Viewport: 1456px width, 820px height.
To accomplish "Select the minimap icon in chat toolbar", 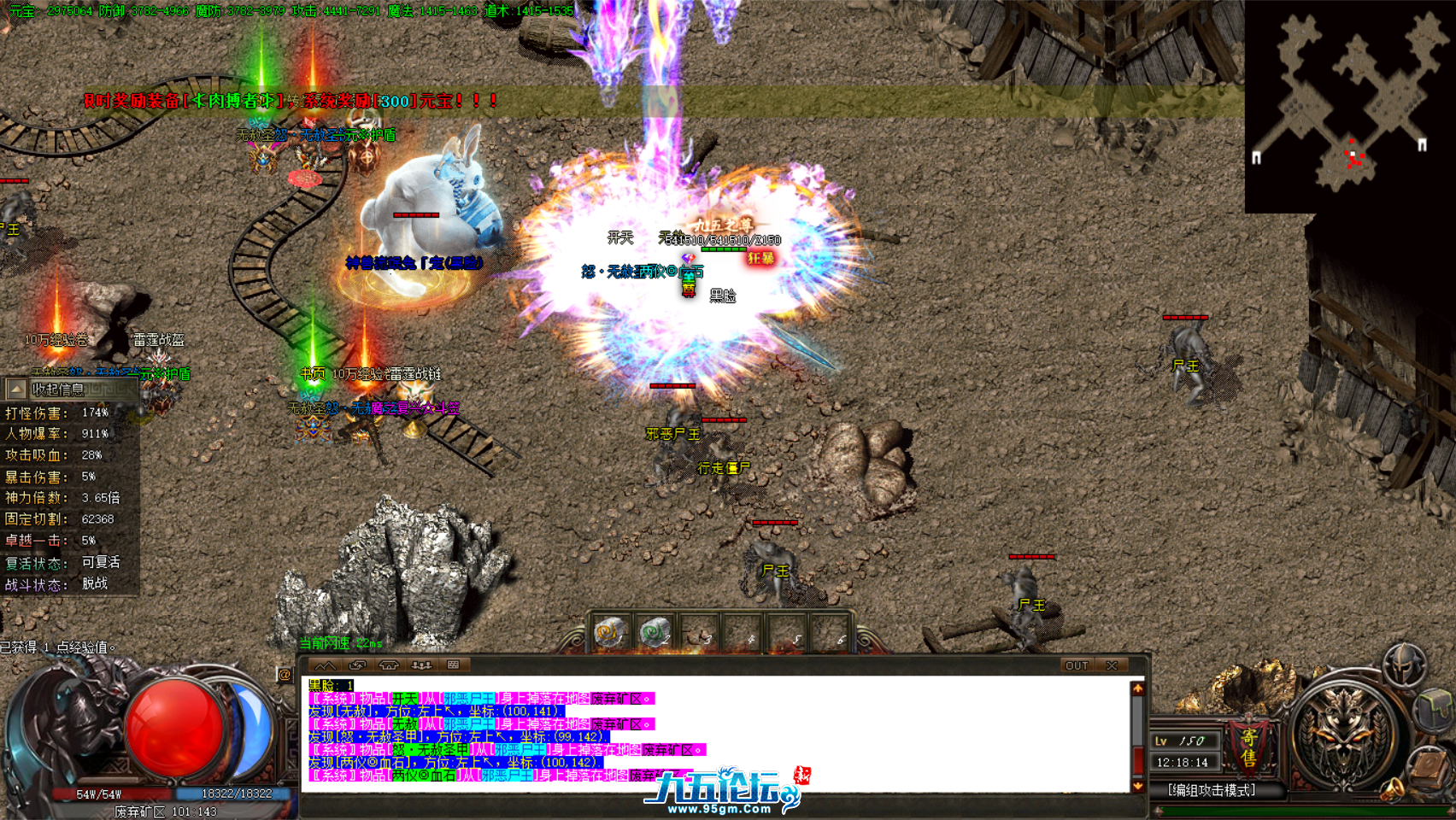I will click(x=325, y=665).
